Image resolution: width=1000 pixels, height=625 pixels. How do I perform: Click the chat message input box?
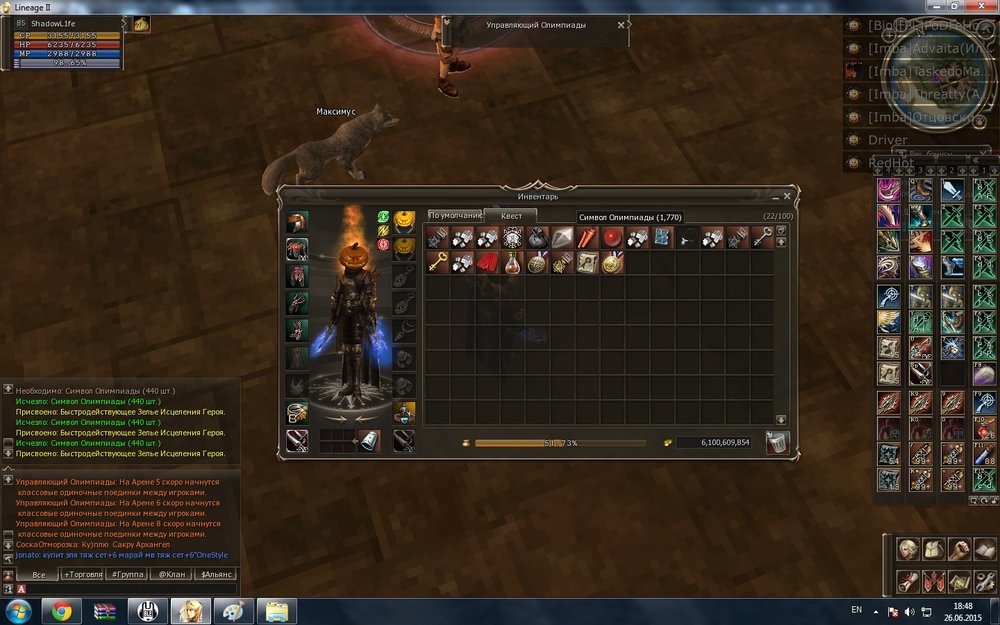(130, 589)
